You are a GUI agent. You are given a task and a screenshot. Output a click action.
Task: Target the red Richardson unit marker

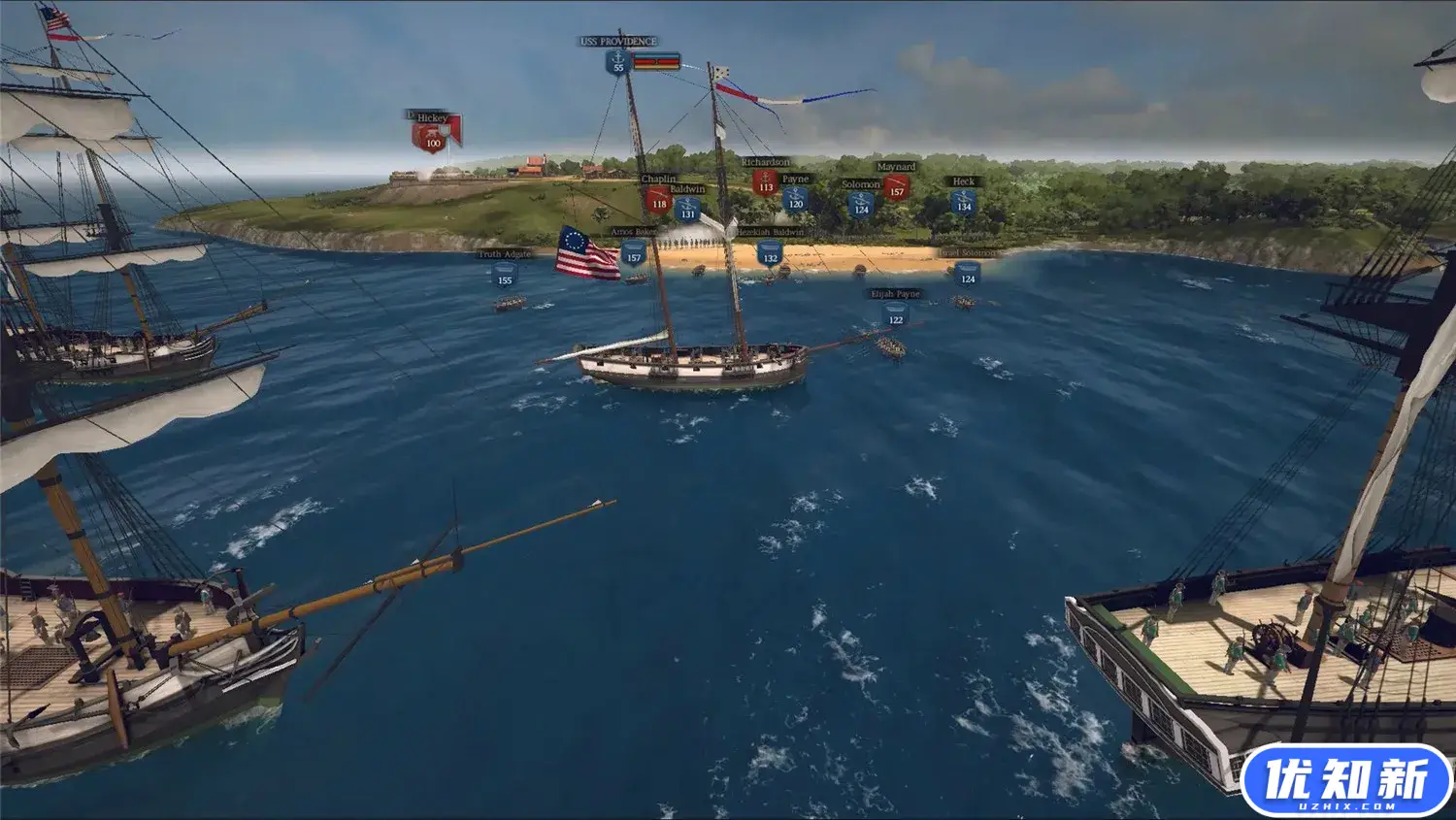(x=766, y=183)
